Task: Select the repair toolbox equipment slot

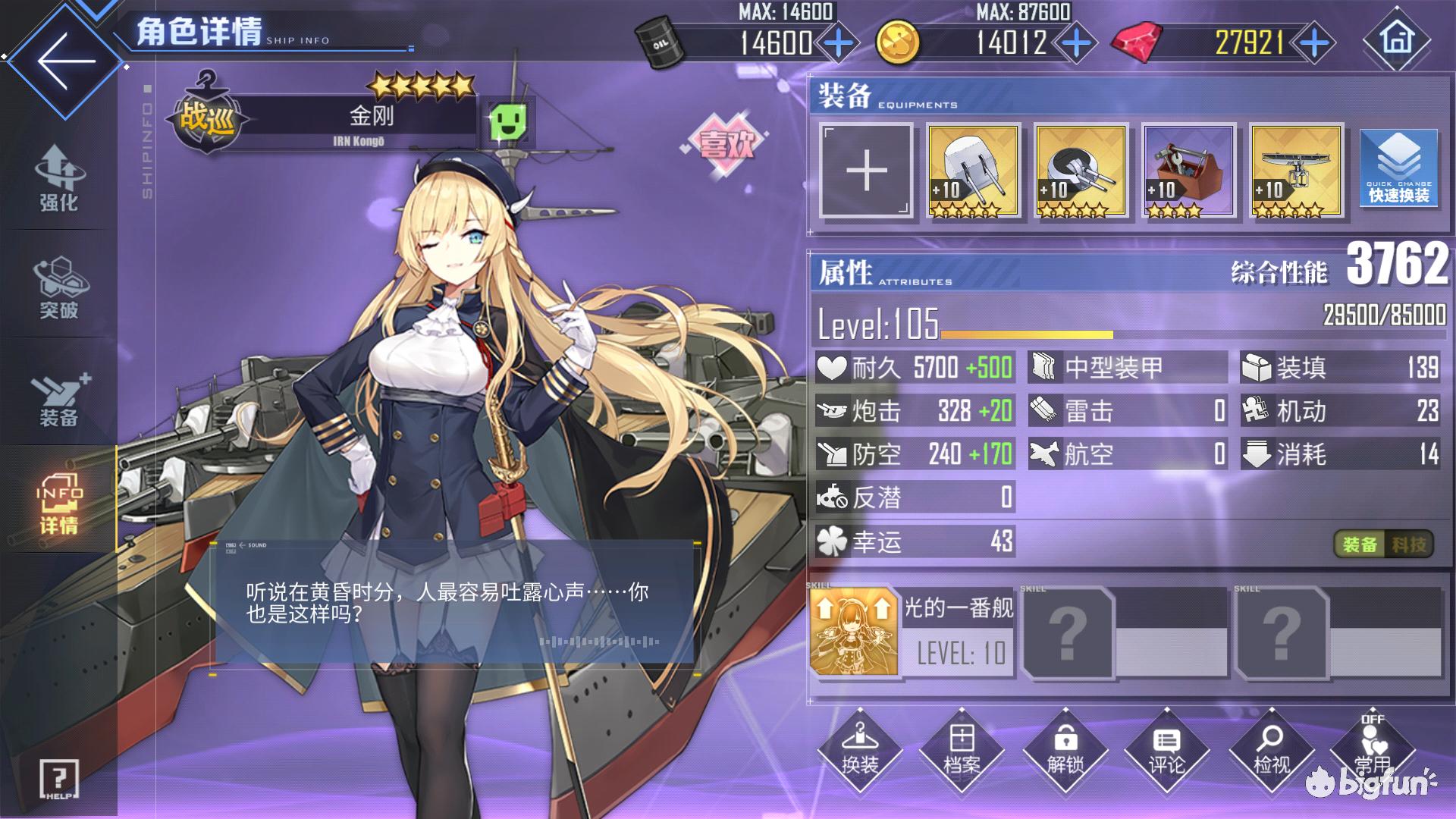Action: pyautogui.click(x=1188, y=171)
